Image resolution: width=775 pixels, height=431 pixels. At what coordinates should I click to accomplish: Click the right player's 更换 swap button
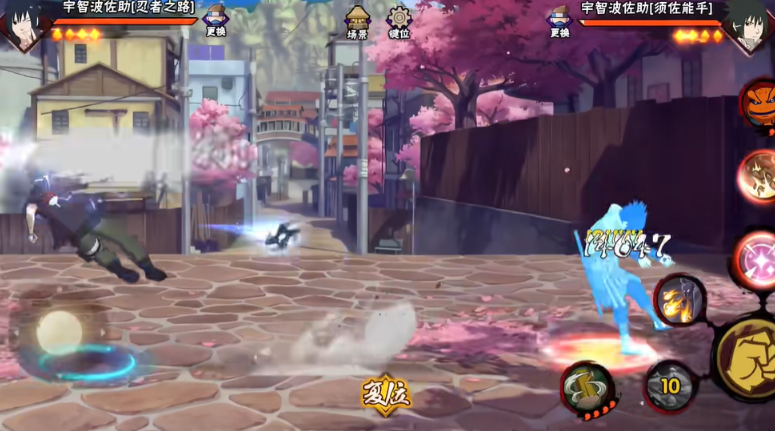559,20
